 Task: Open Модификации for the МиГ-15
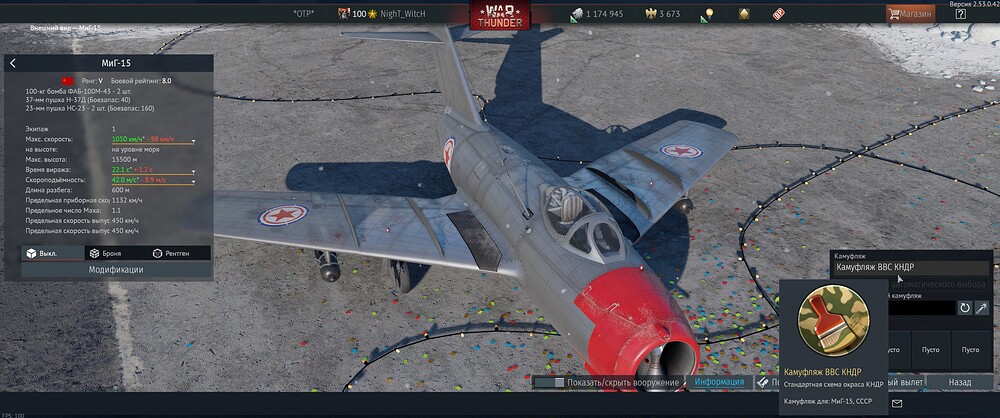[x=116, y=270]
